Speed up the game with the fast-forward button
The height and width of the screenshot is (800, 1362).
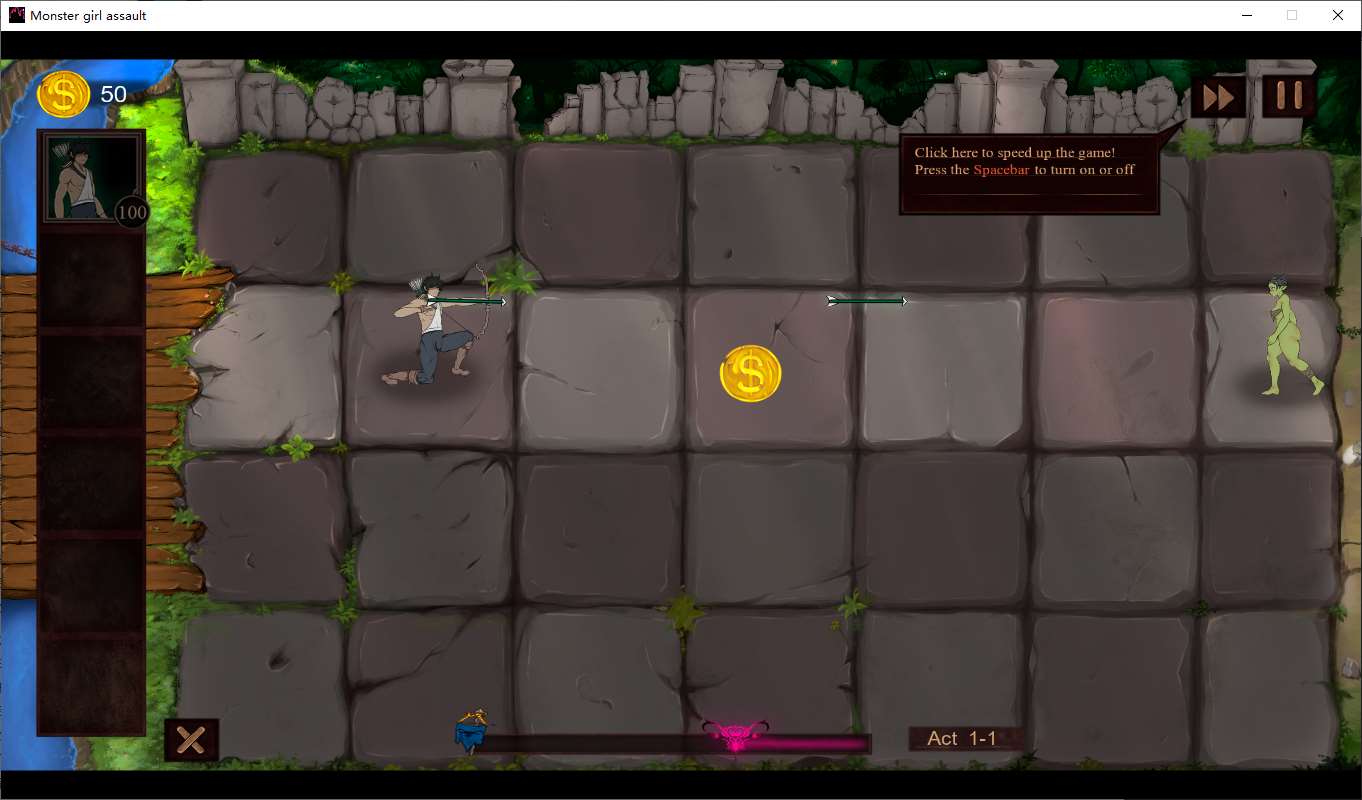tap(1218, 97)
